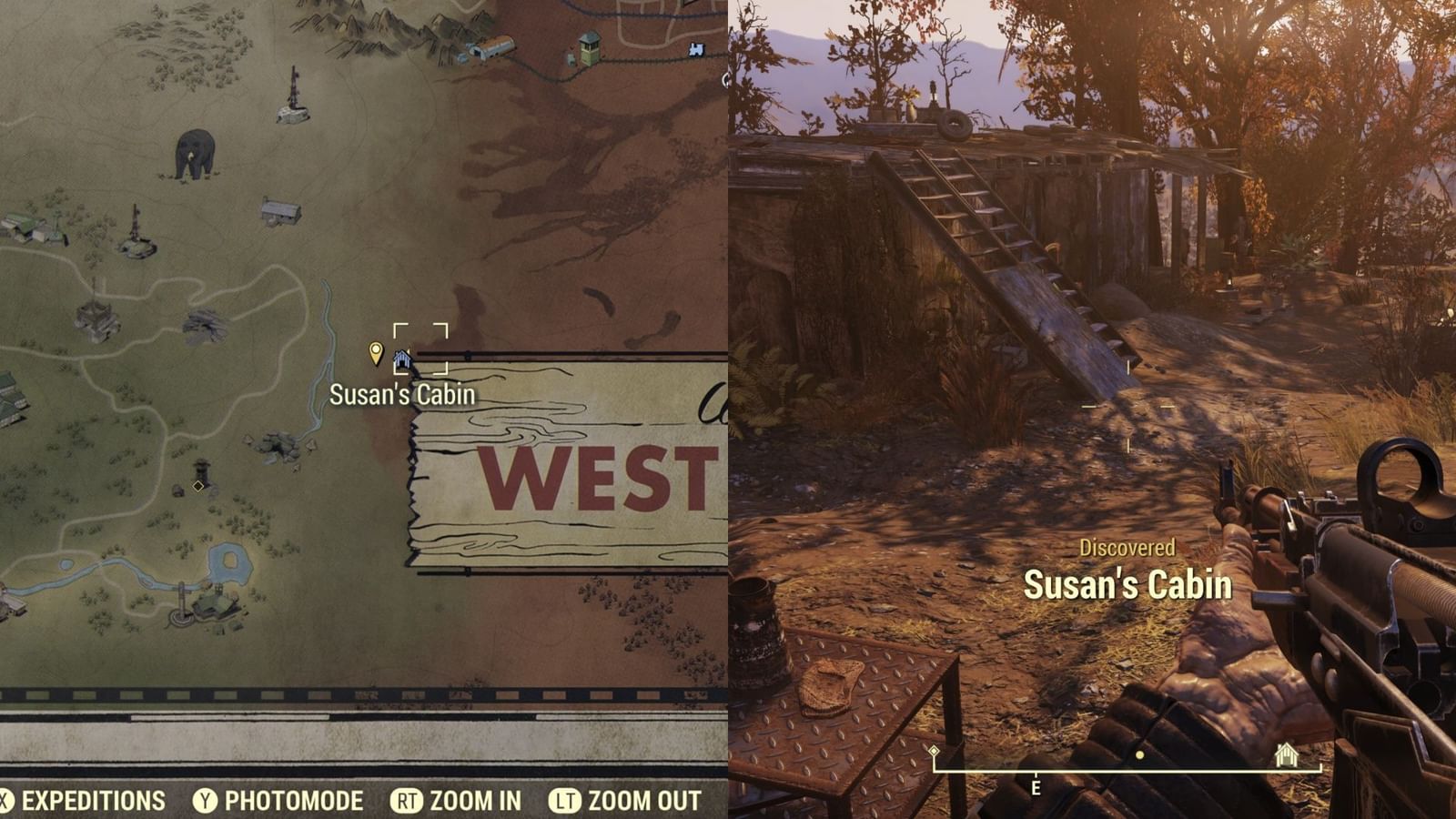
Task: Select the yellow diamond quest marker near the watchtower
Action: 197,485
